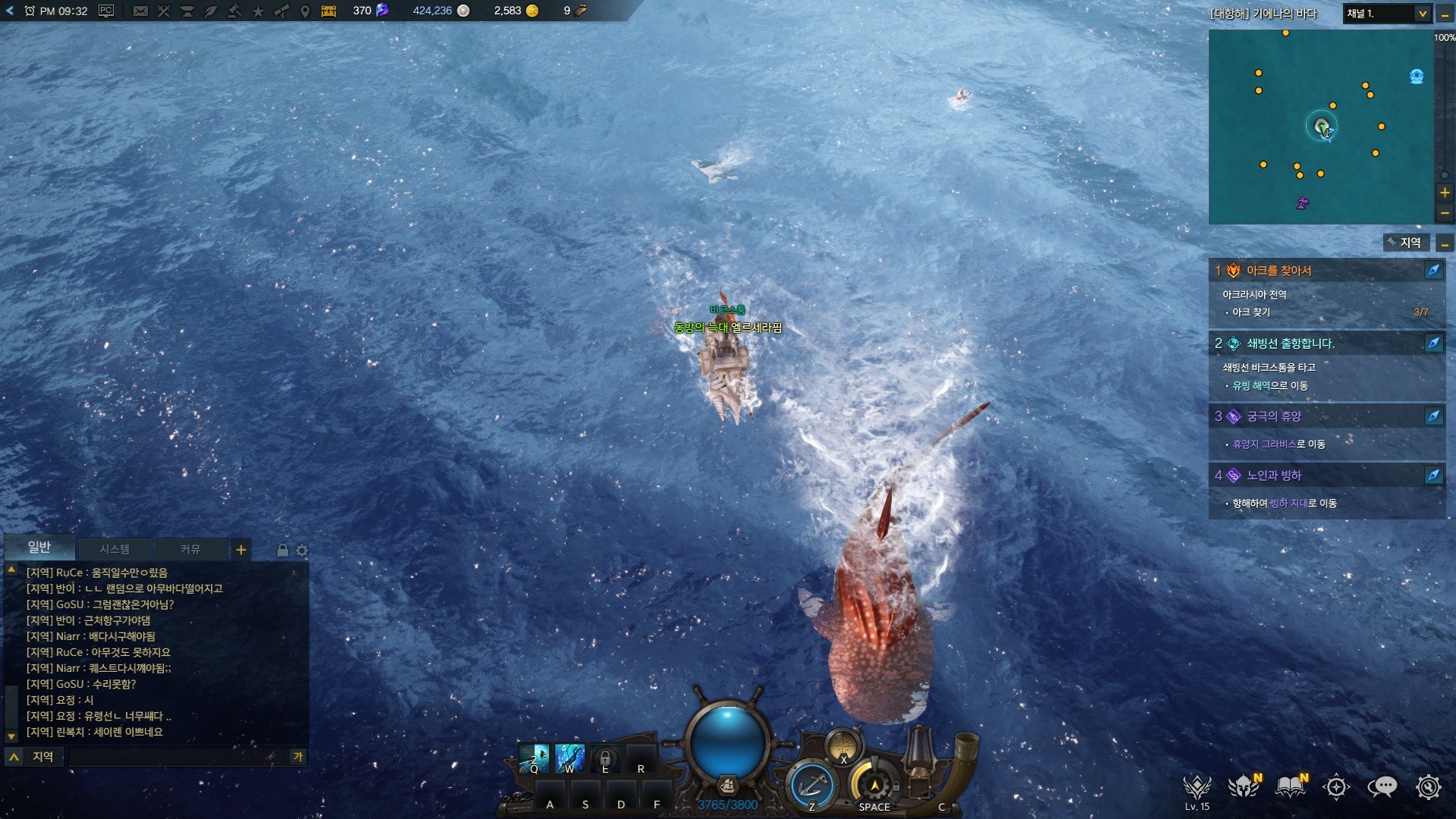Switch to the 커뮤 chat tab
Screen dimensions: 1456x819
point(190,549)
